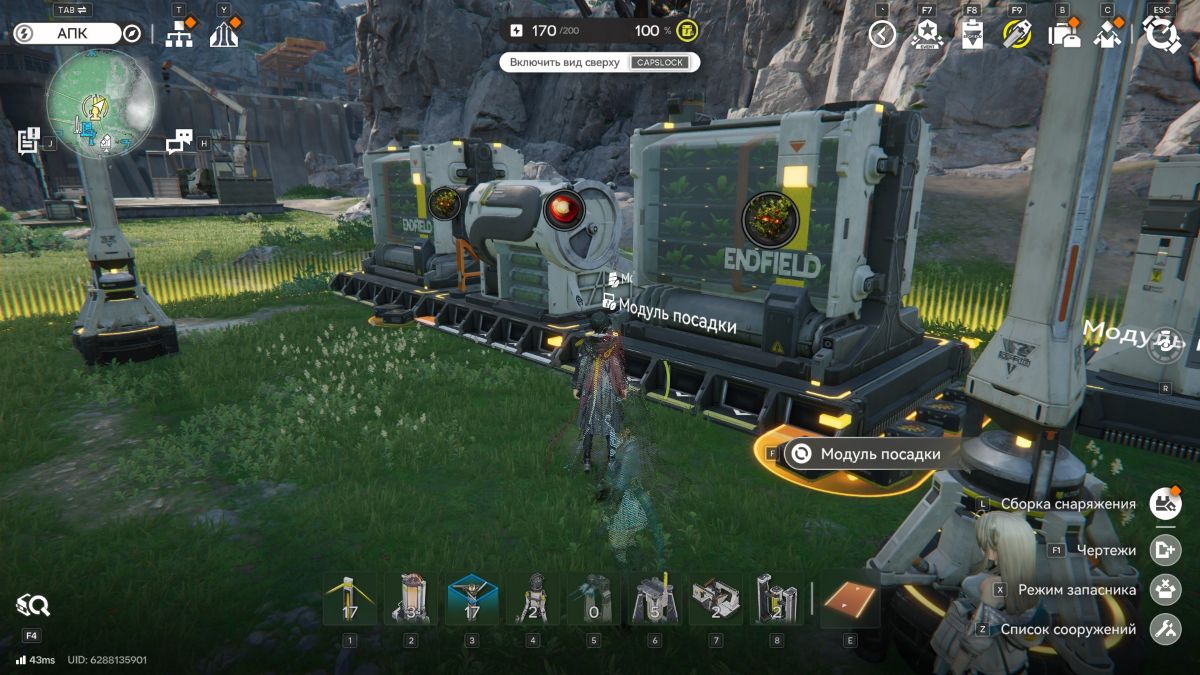This screenshot has width=1200, height=675.
Task: Interact with the Модуль посадки prompt
Action: [864, 454]
